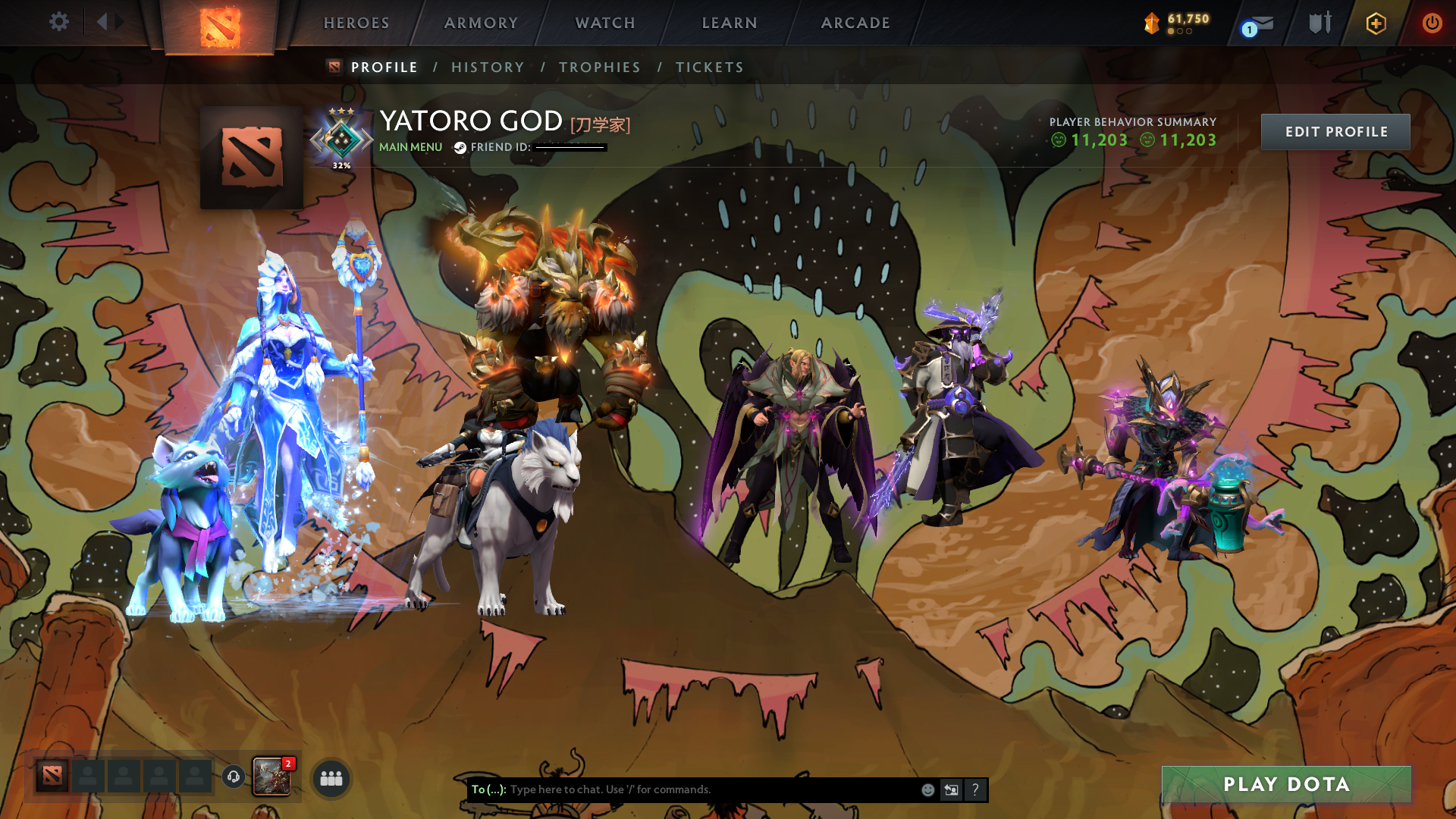Click the Dota 2 logo in the top bar
This screenshot has width=1456, height=819.
tap(221, 24)
